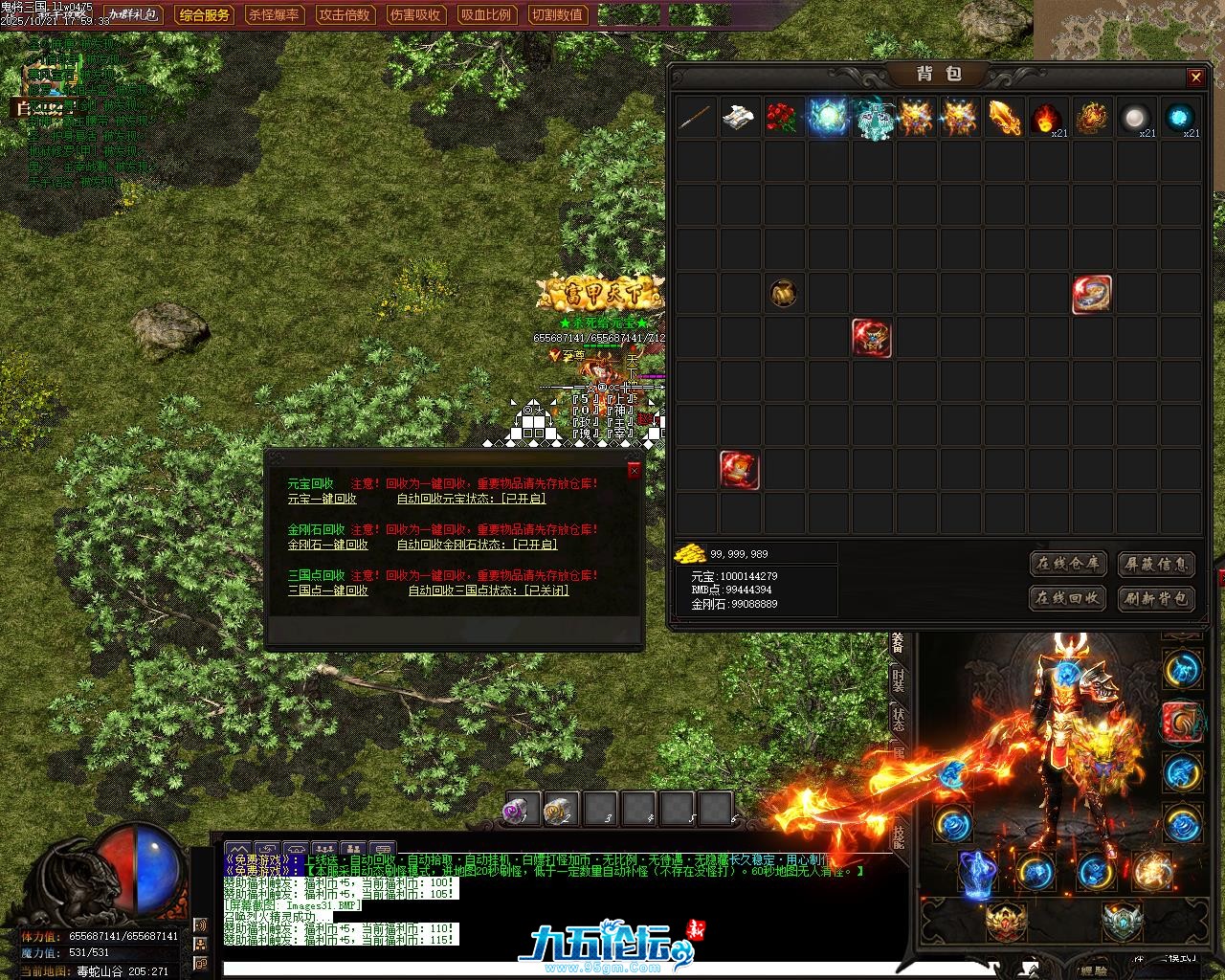The height and width of the screenshot is (980, 1225).
Task: Open the 切割数值 menu
Action: (557, 15)
